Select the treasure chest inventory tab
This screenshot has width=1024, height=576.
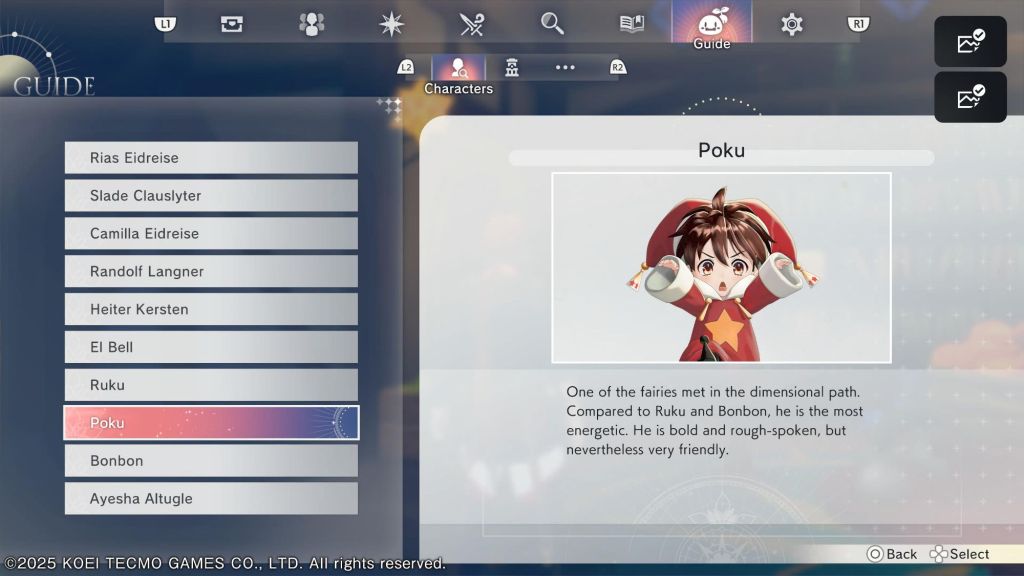pos(232,24)
